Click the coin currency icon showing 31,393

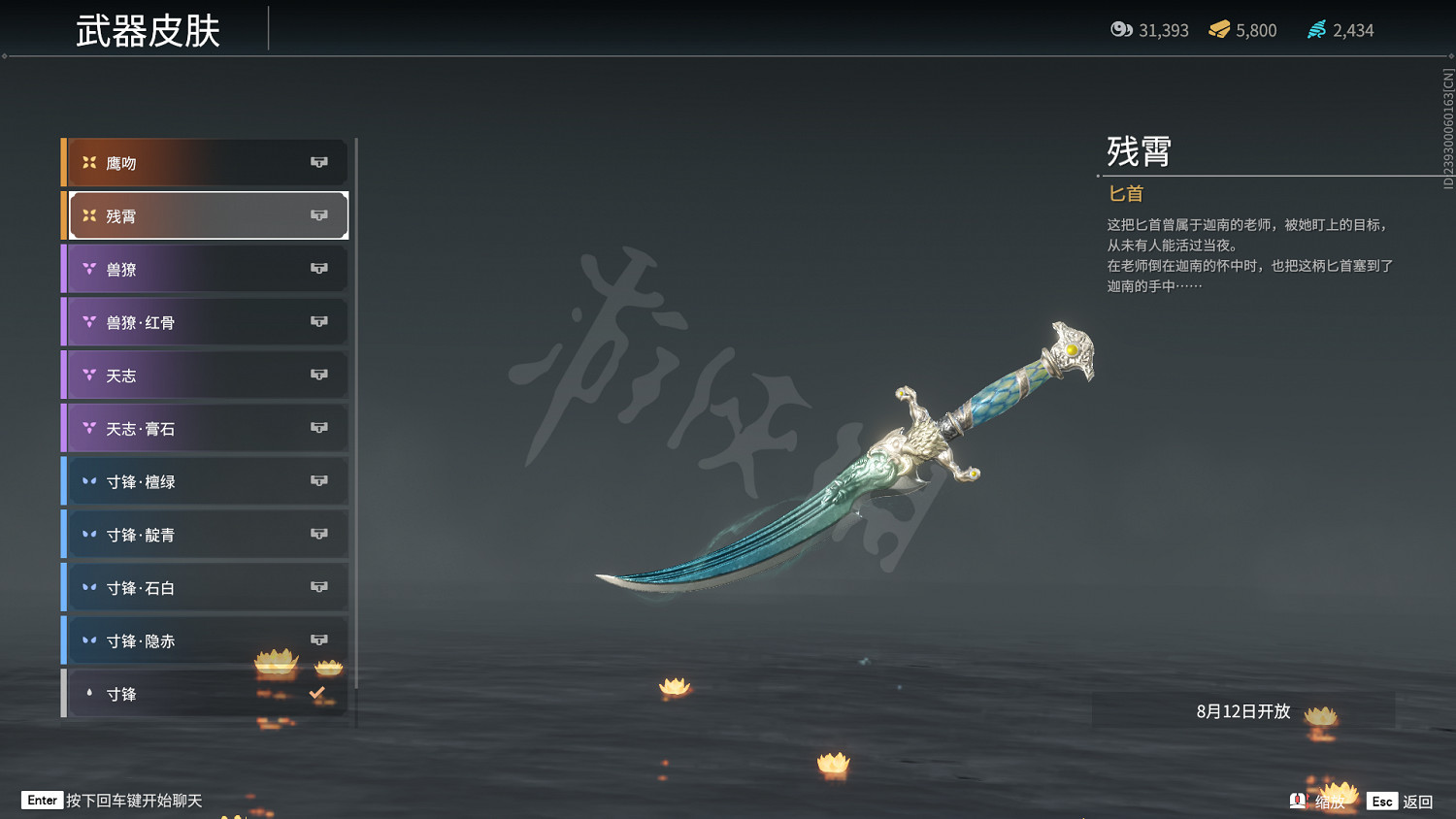pos(1123,30)
